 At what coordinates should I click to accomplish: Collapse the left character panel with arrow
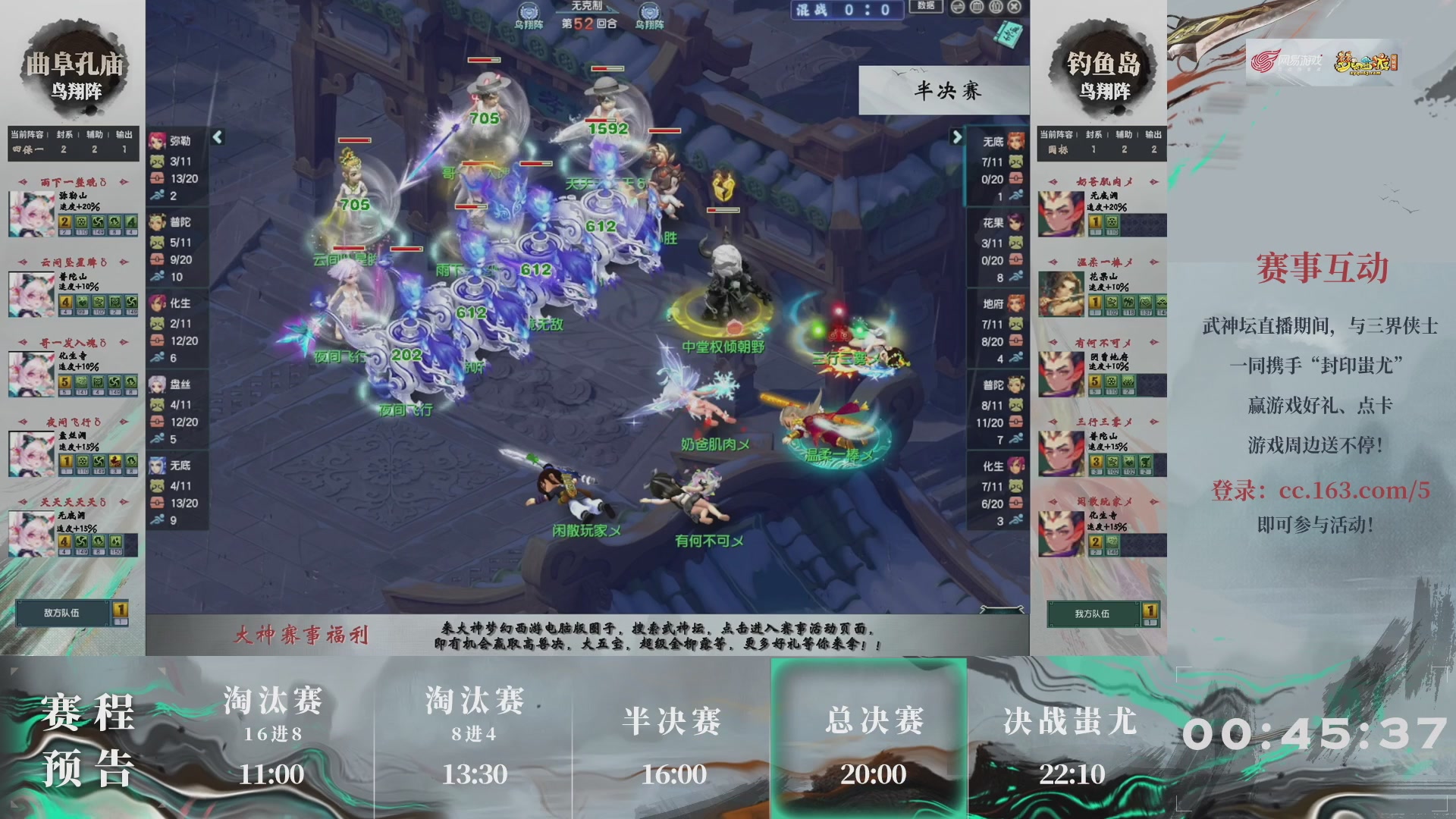coord(218,138)
